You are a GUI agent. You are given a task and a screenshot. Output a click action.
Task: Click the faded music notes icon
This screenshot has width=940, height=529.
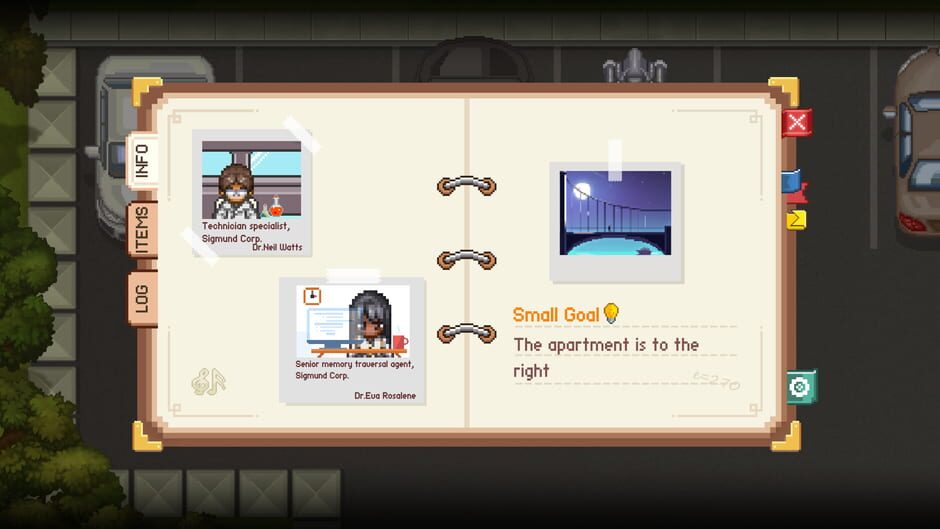(209, 381)
